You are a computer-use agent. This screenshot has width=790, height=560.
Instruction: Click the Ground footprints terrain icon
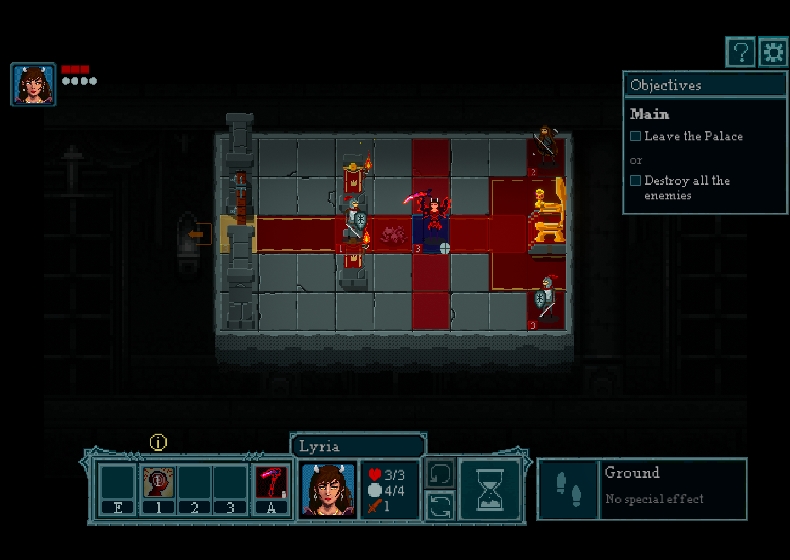coord(569,489)
